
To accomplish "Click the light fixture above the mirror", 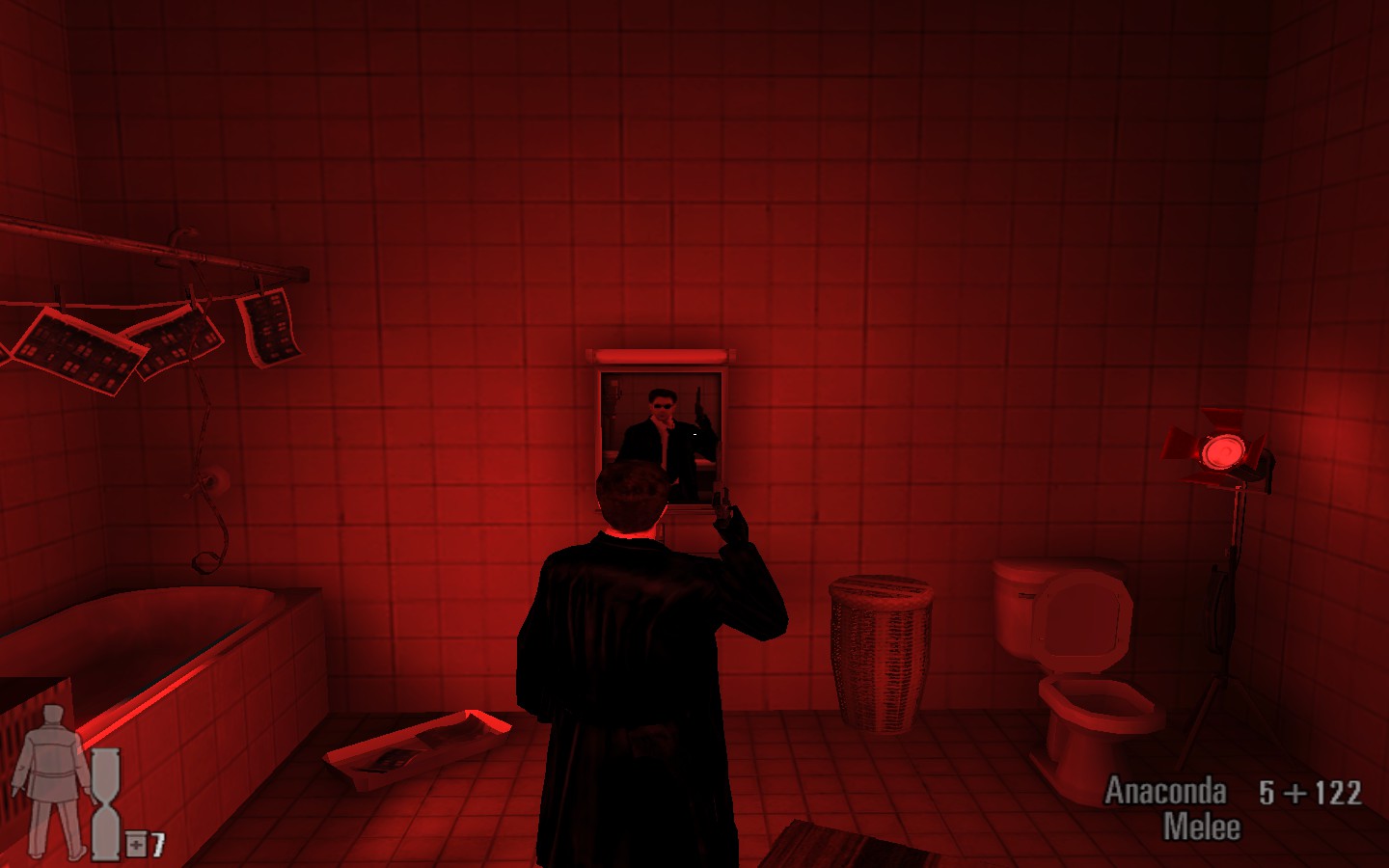I will point(659,355).
